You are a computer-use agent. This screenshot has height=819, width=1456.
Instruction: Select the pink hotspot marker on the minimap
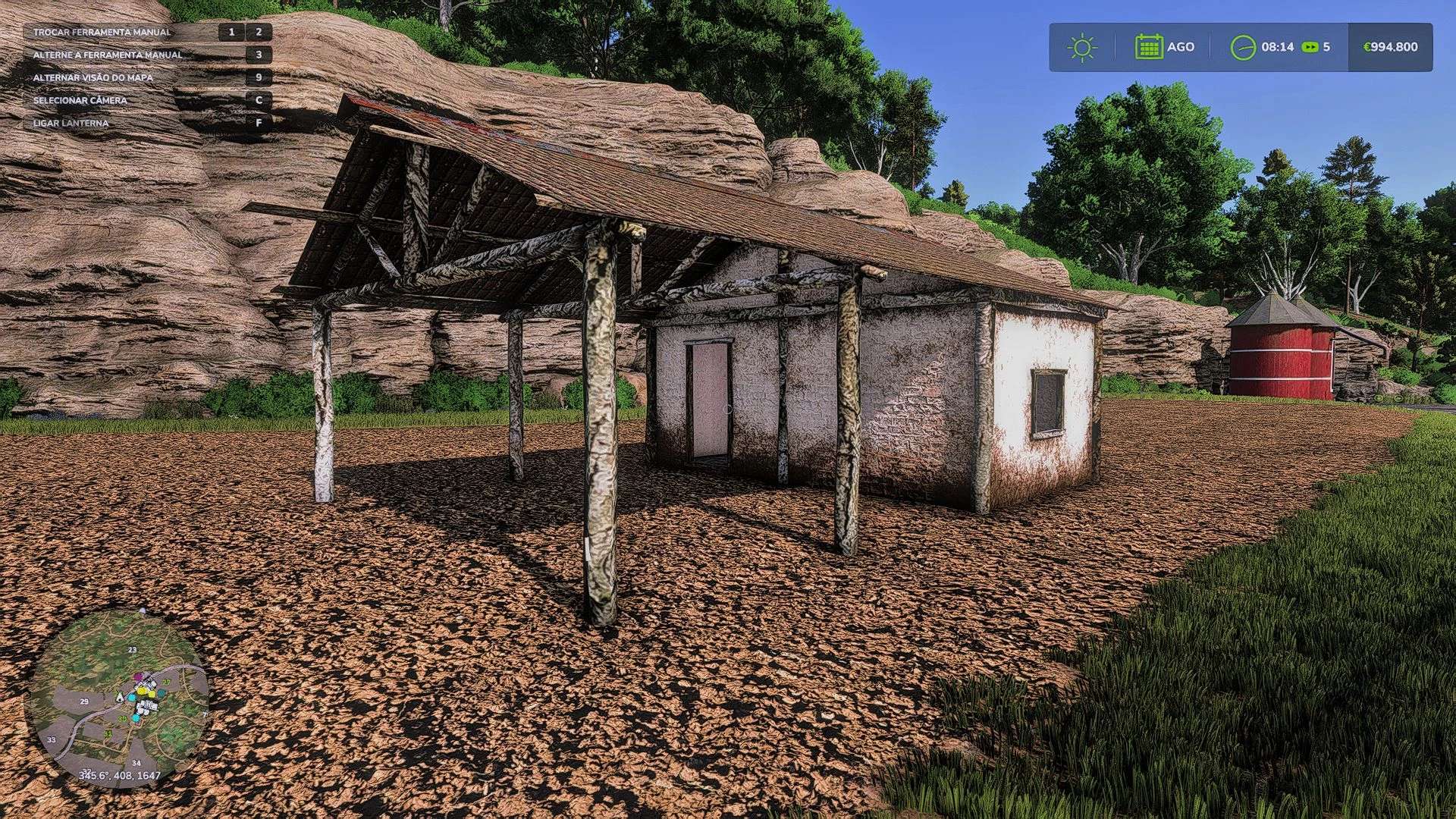138,676
